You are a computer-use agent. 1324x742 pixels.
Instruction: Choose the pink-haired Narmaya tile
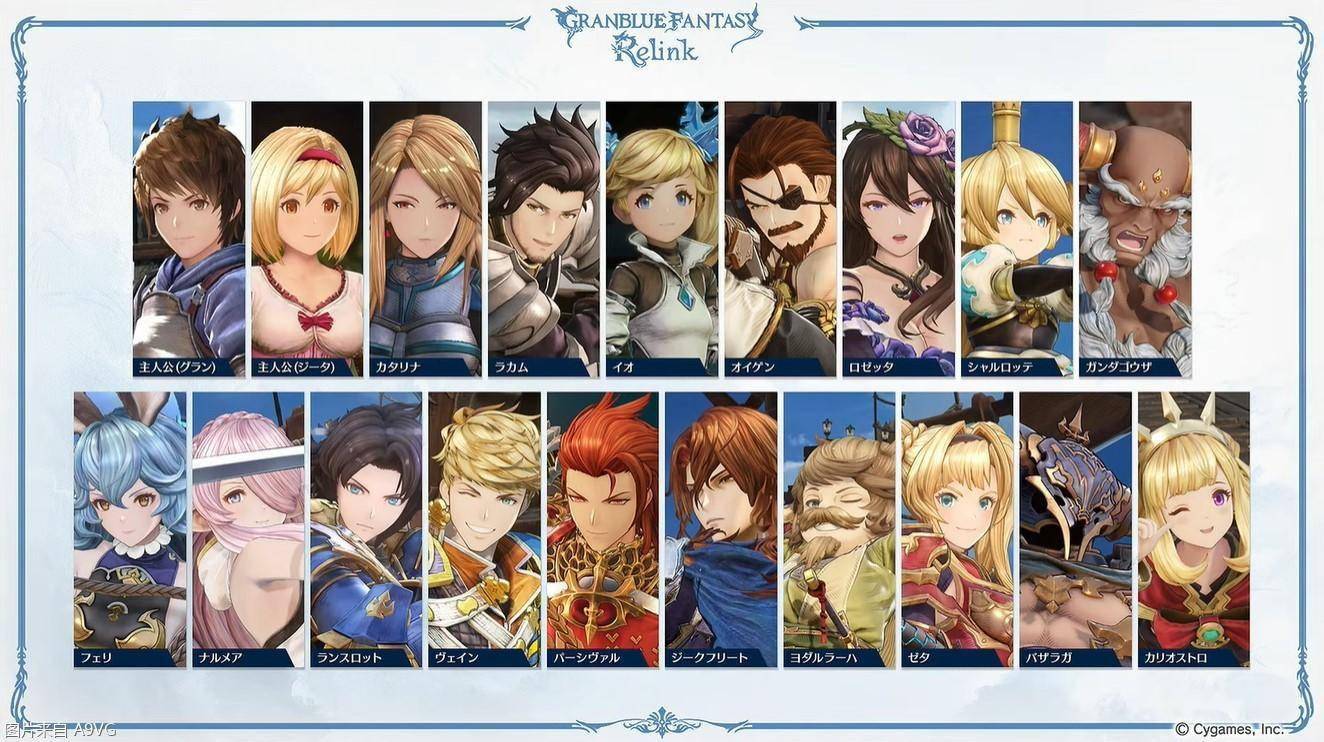[248, 528]
